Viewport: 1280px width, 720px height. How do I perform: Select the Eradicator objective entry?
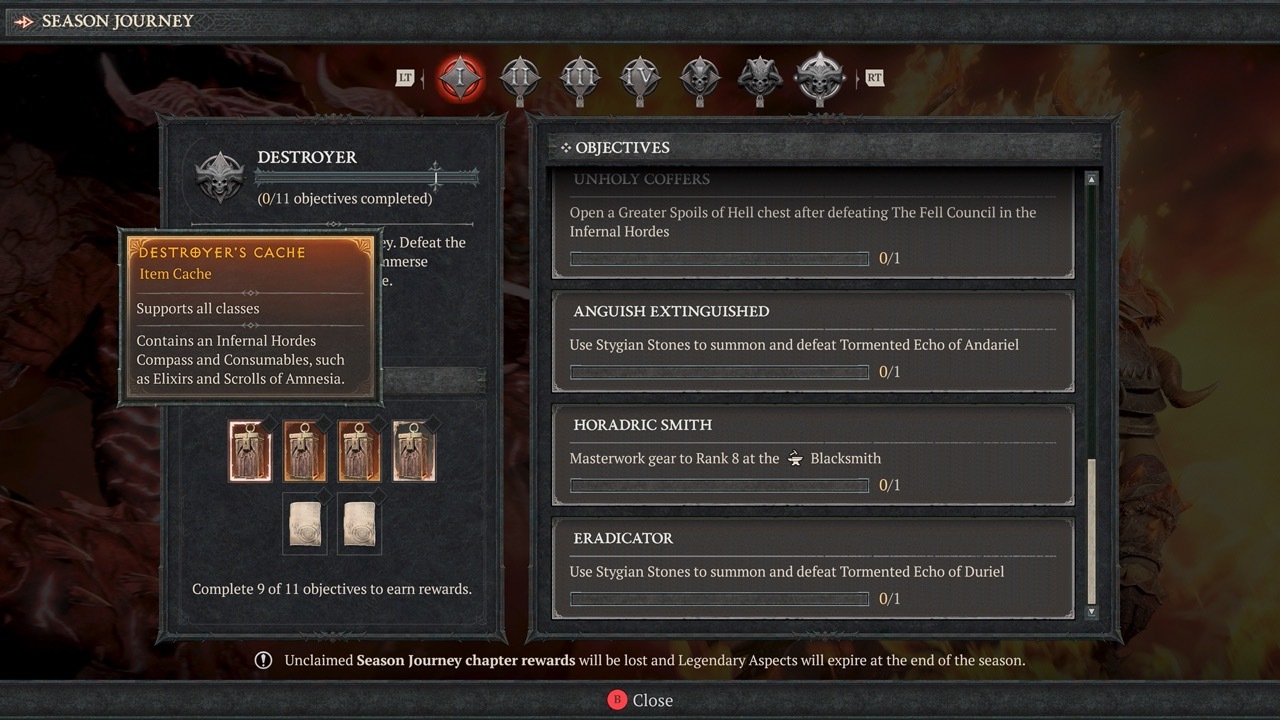click(x=812, y=568)
